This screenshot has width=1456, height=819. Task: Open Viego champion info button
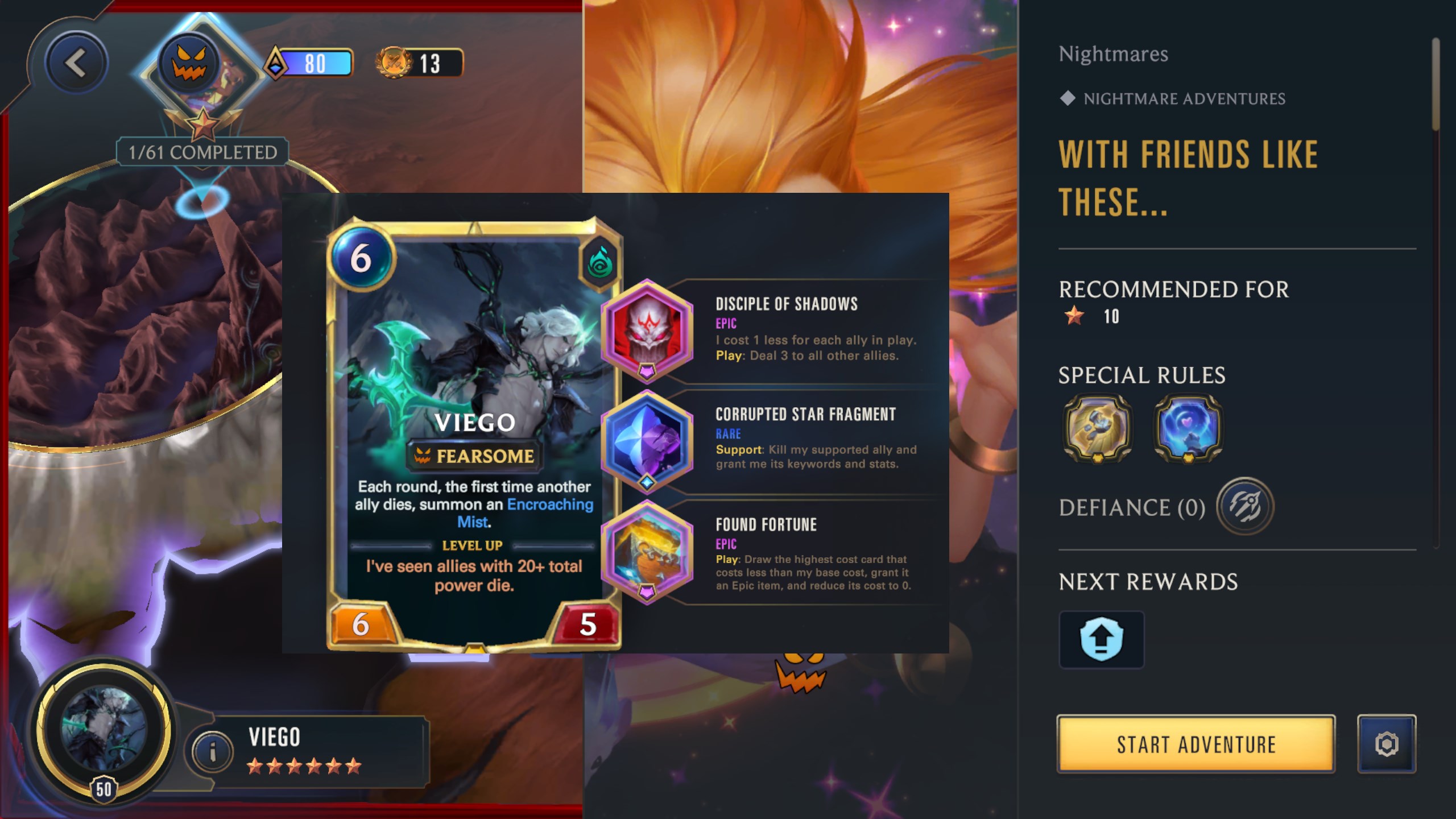coord(212,752)
